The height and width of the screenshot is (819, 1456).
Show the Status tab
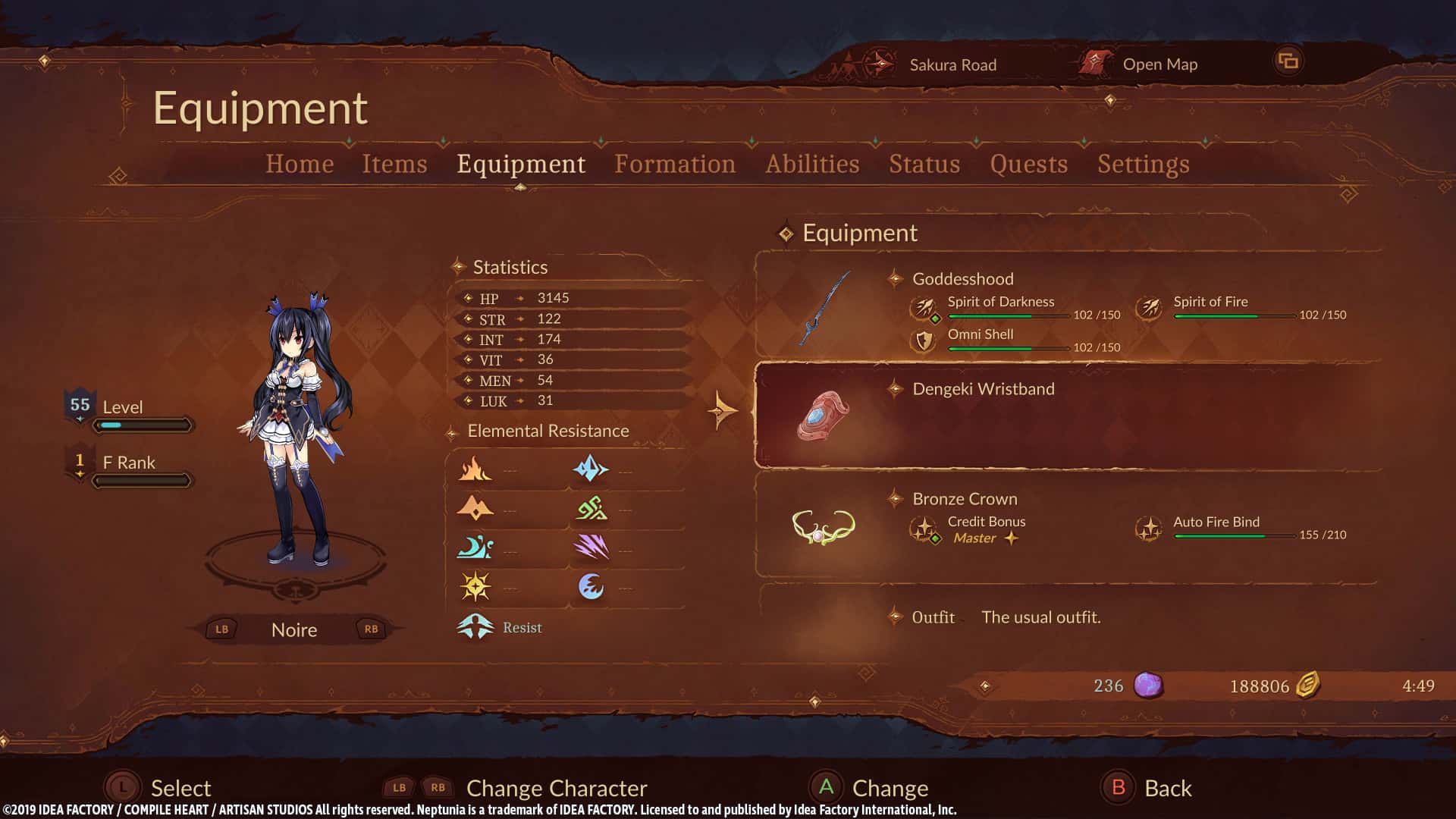point(924,164)
